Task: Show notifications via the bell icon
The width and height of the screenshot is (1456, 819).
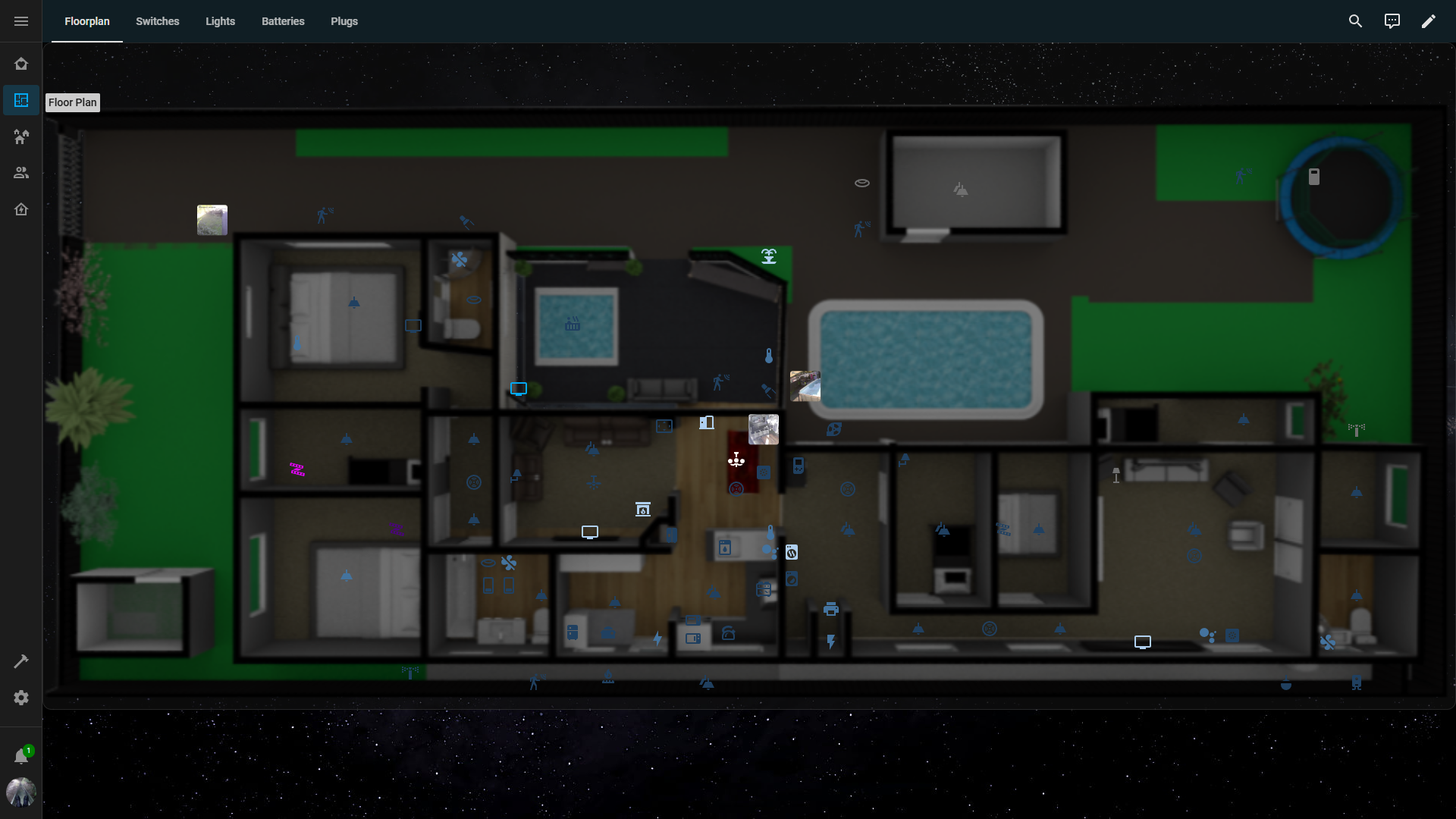Action: (x=21, y=756)
